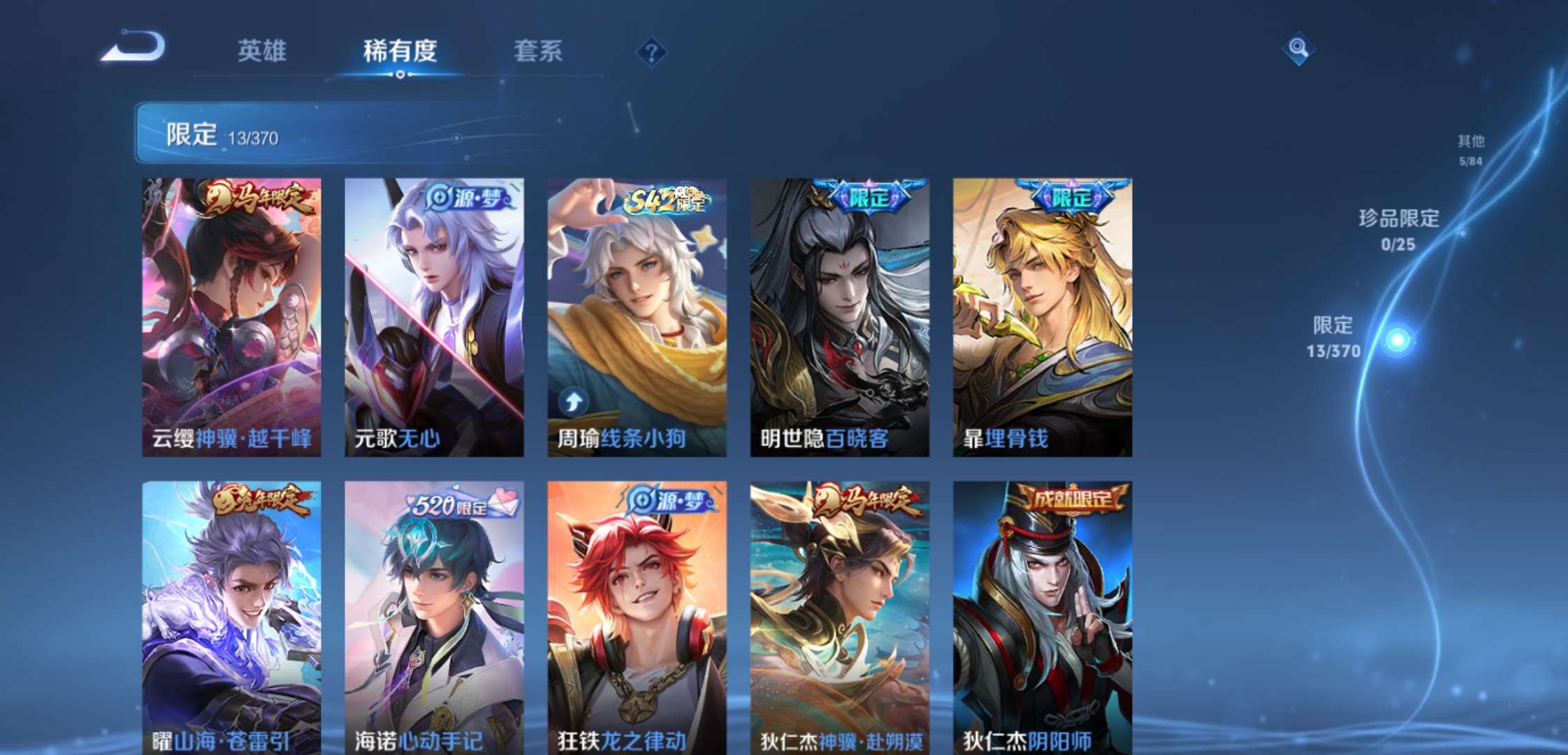The width and height of the screenshot is (1568, 755).
Task: Click the question mark help icon
Action: [650, 52]
